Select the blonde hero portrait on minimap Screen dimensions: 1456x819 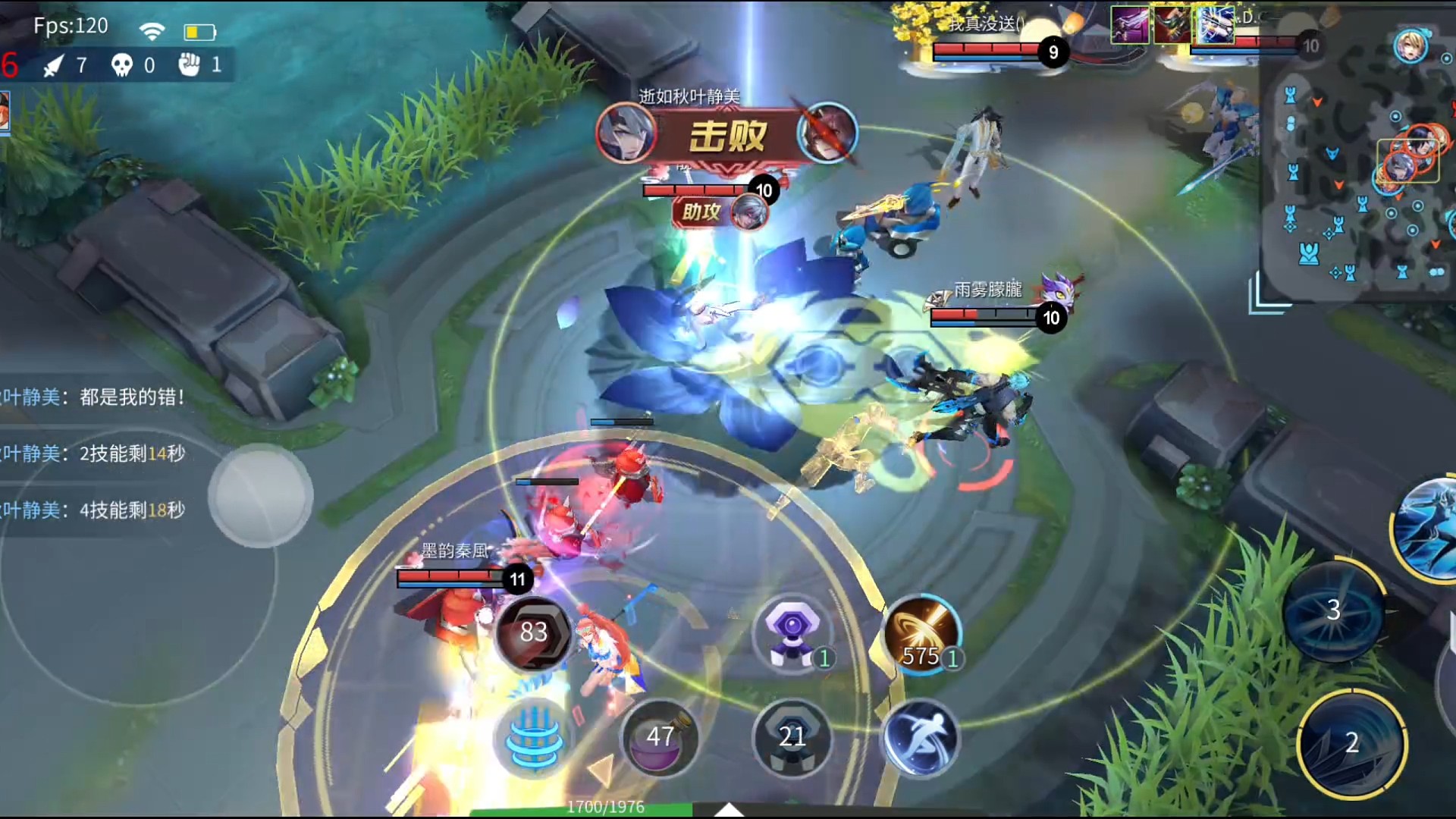tap(1410, 46)
